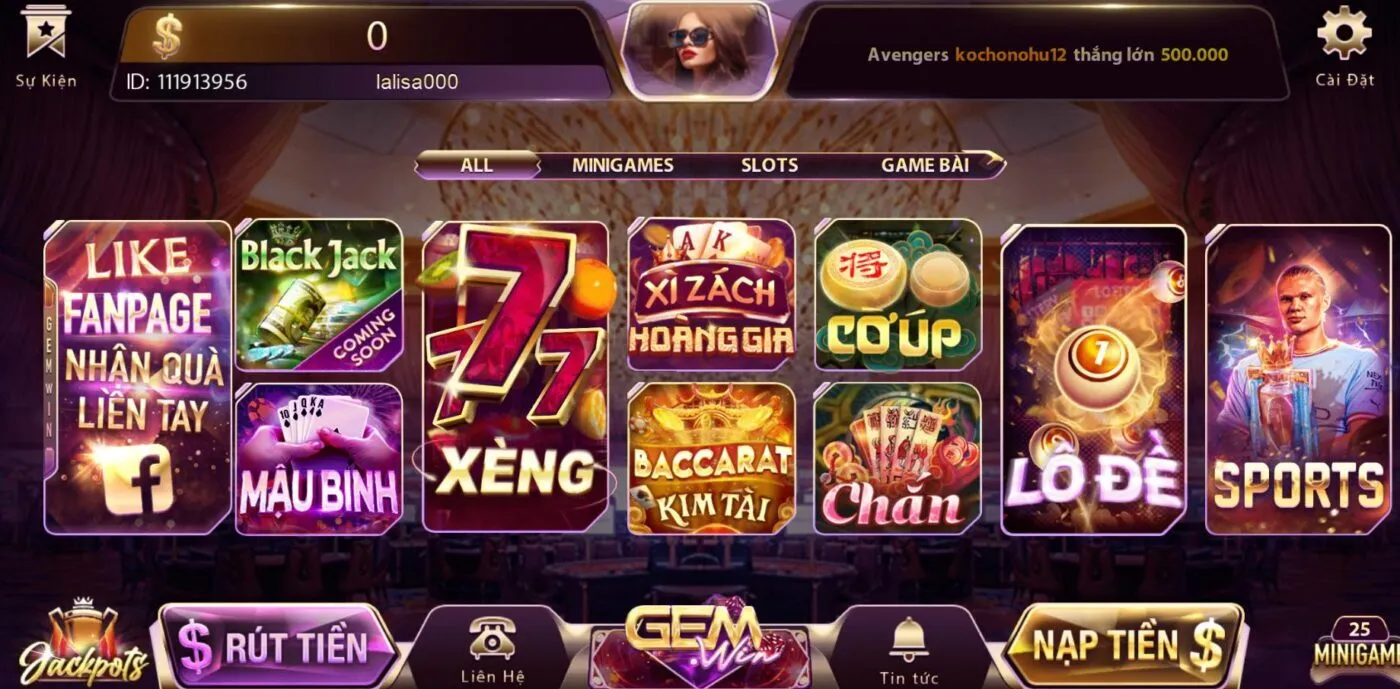Select the Black Jack game tile
Image resolution: width=1400 pixels, height=689 pixels.
point(318,294)
